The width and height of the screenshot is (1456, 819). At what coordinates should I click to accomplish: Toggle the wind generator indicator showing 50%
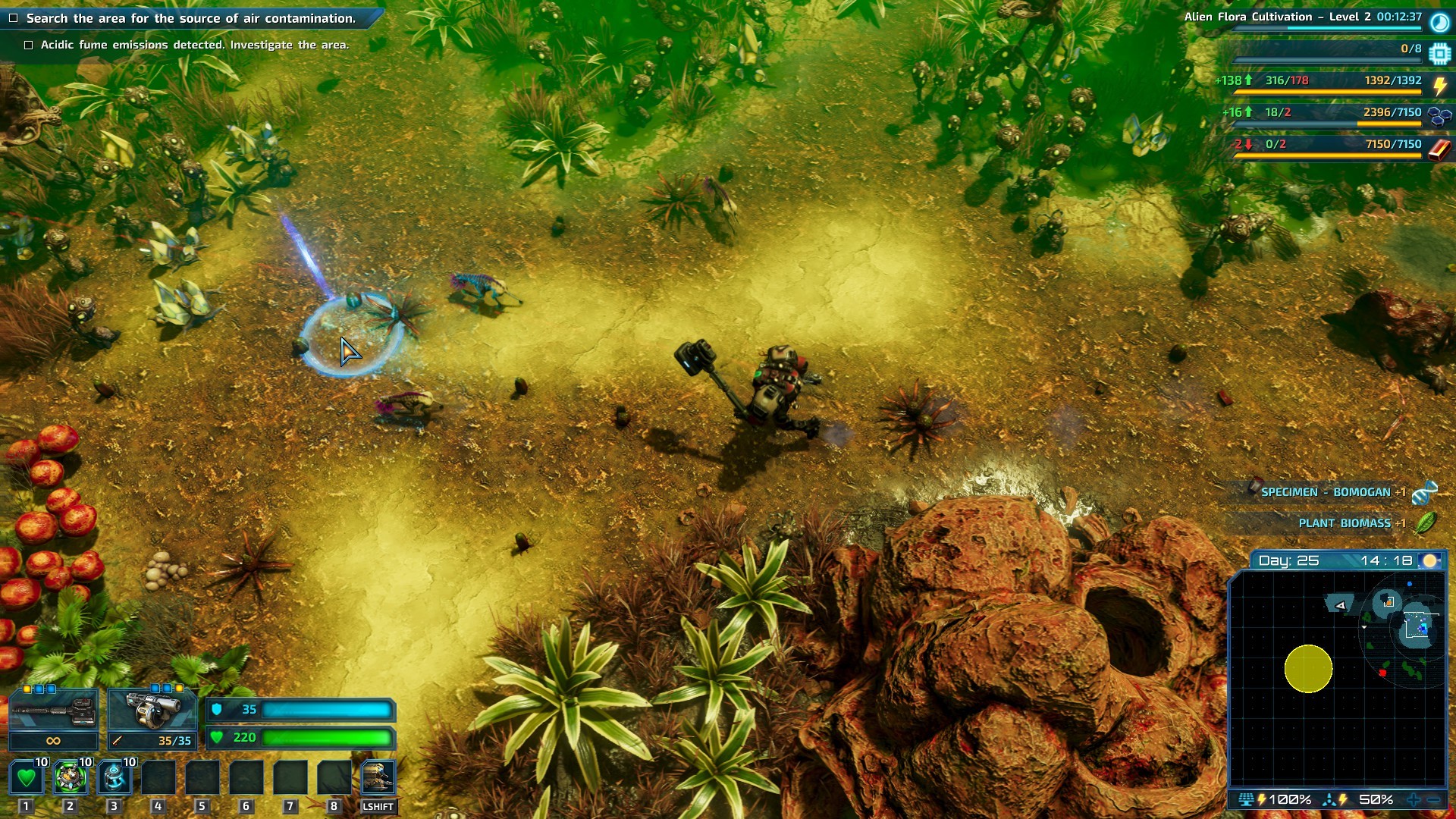point(1329,799)
